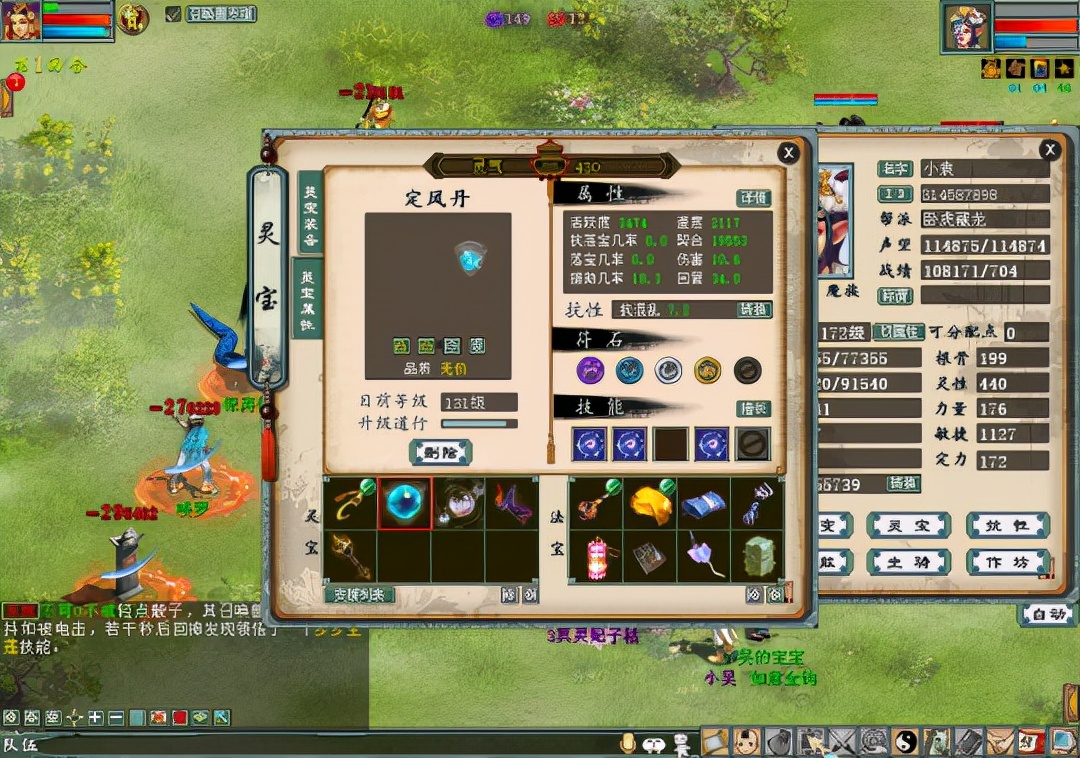Open the 详情 details button beside attributes

coord(754,198)
